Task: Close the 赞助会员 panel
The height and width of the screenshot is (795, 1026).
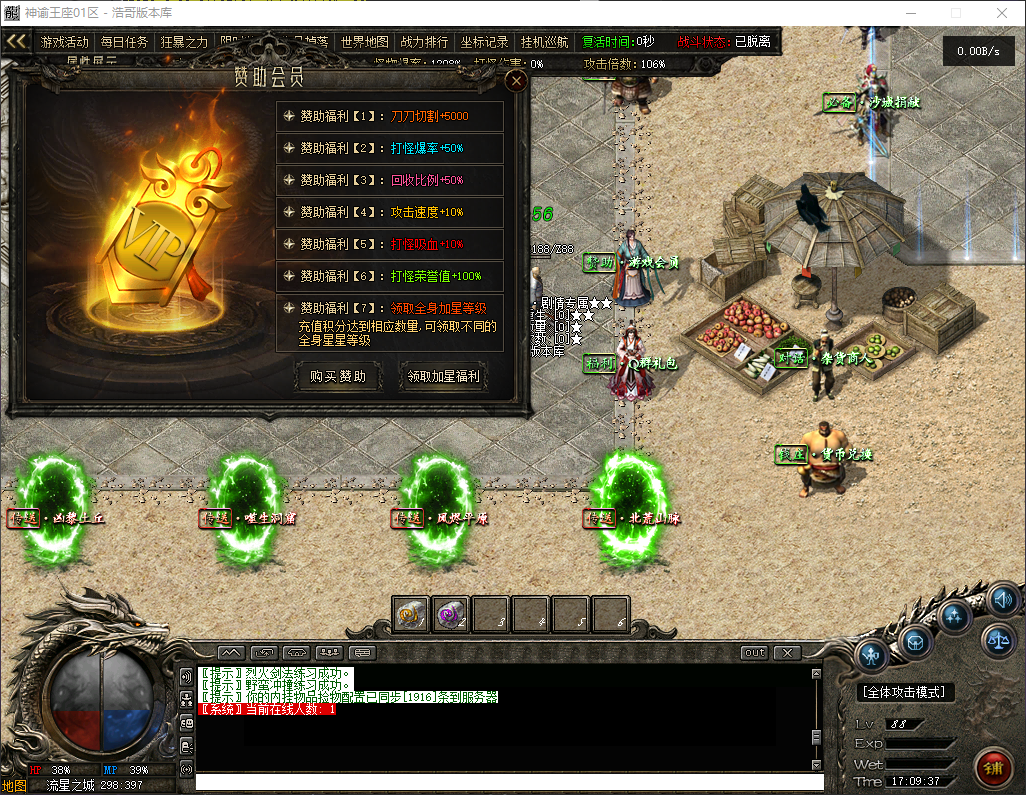Action: [x=516, y=81]
